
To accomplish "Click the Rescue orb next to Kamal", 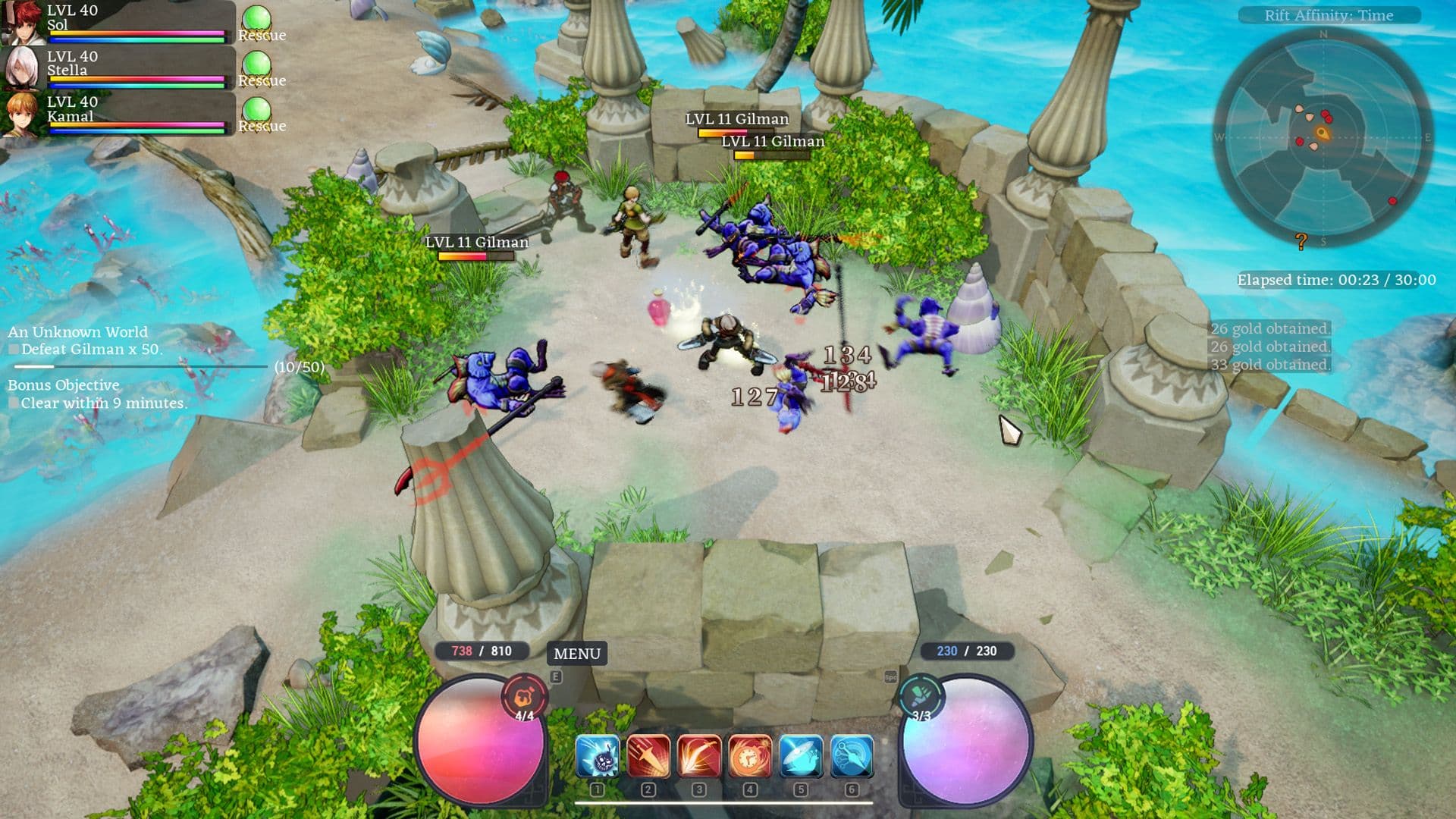I will [x=257, y=111].
